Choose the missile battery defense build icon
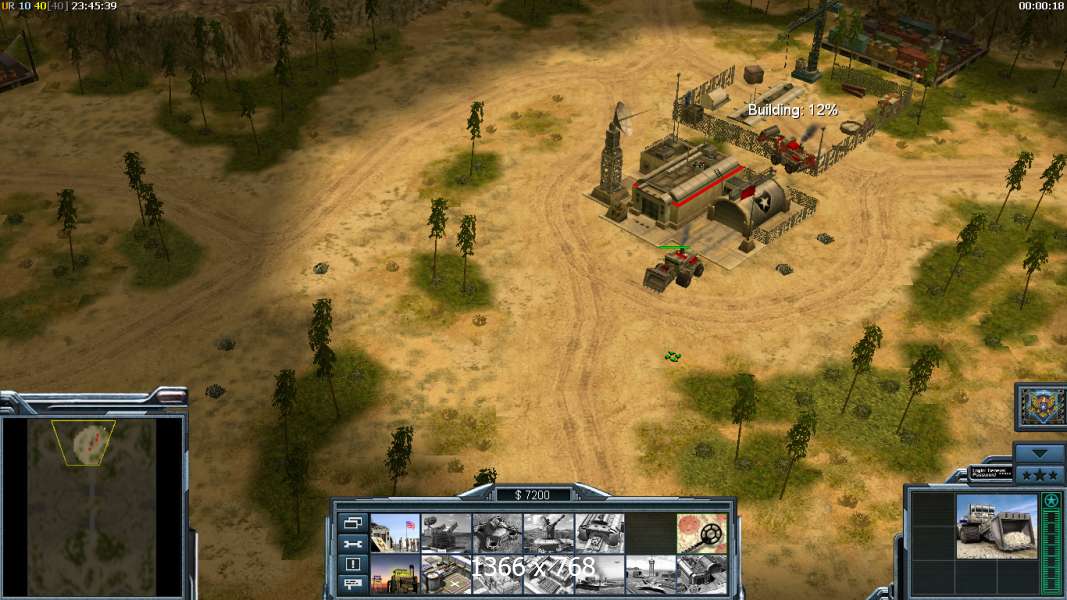The height and width of the screenshot is (600, 1067). (446, 533)
